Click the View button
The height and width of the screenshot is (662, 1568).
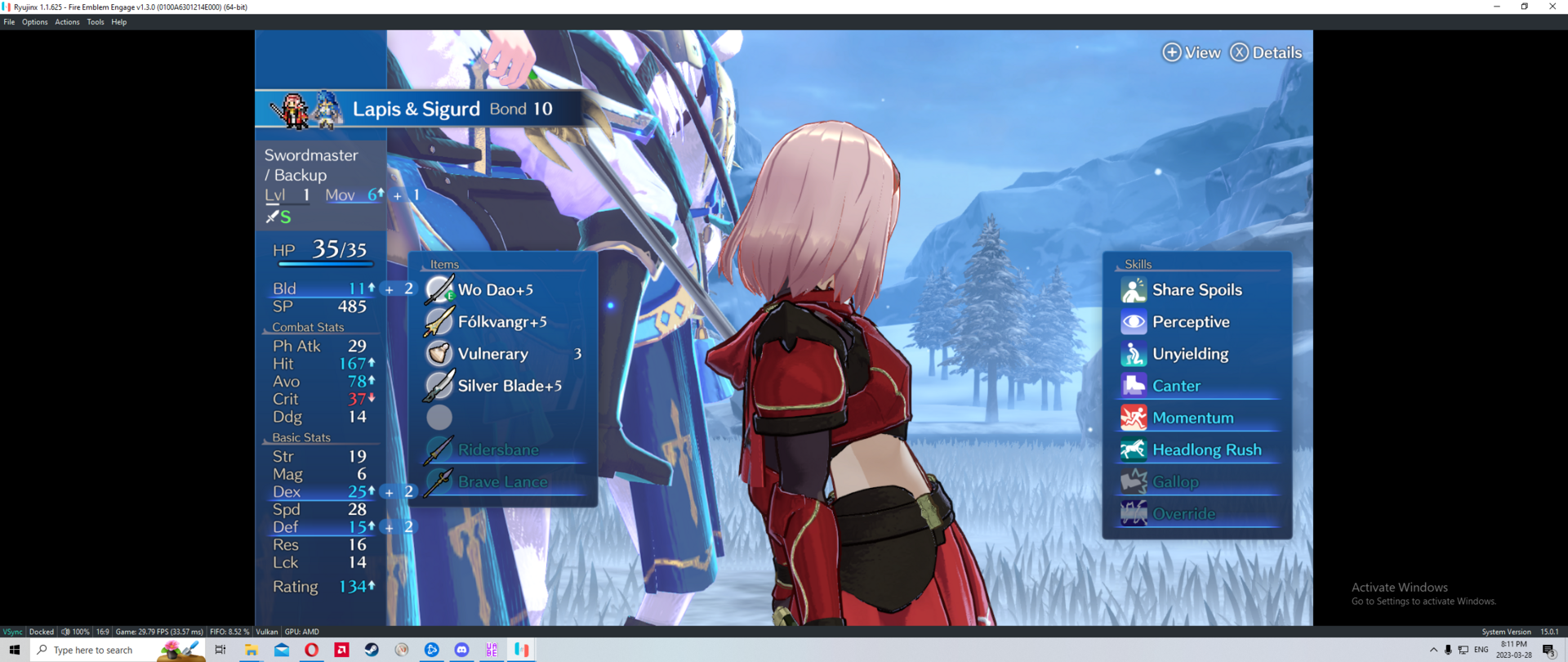pos(1192,52)
